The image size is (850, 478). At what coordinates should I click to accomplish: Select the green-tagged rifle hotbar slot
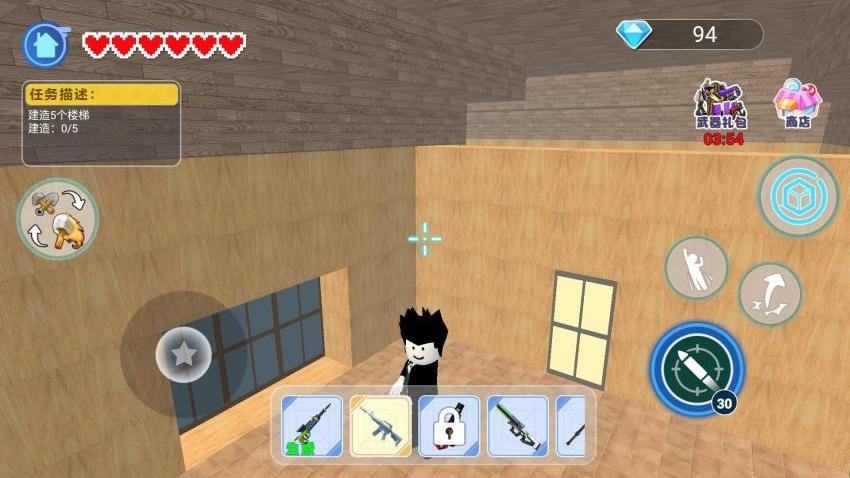[312, 425]
